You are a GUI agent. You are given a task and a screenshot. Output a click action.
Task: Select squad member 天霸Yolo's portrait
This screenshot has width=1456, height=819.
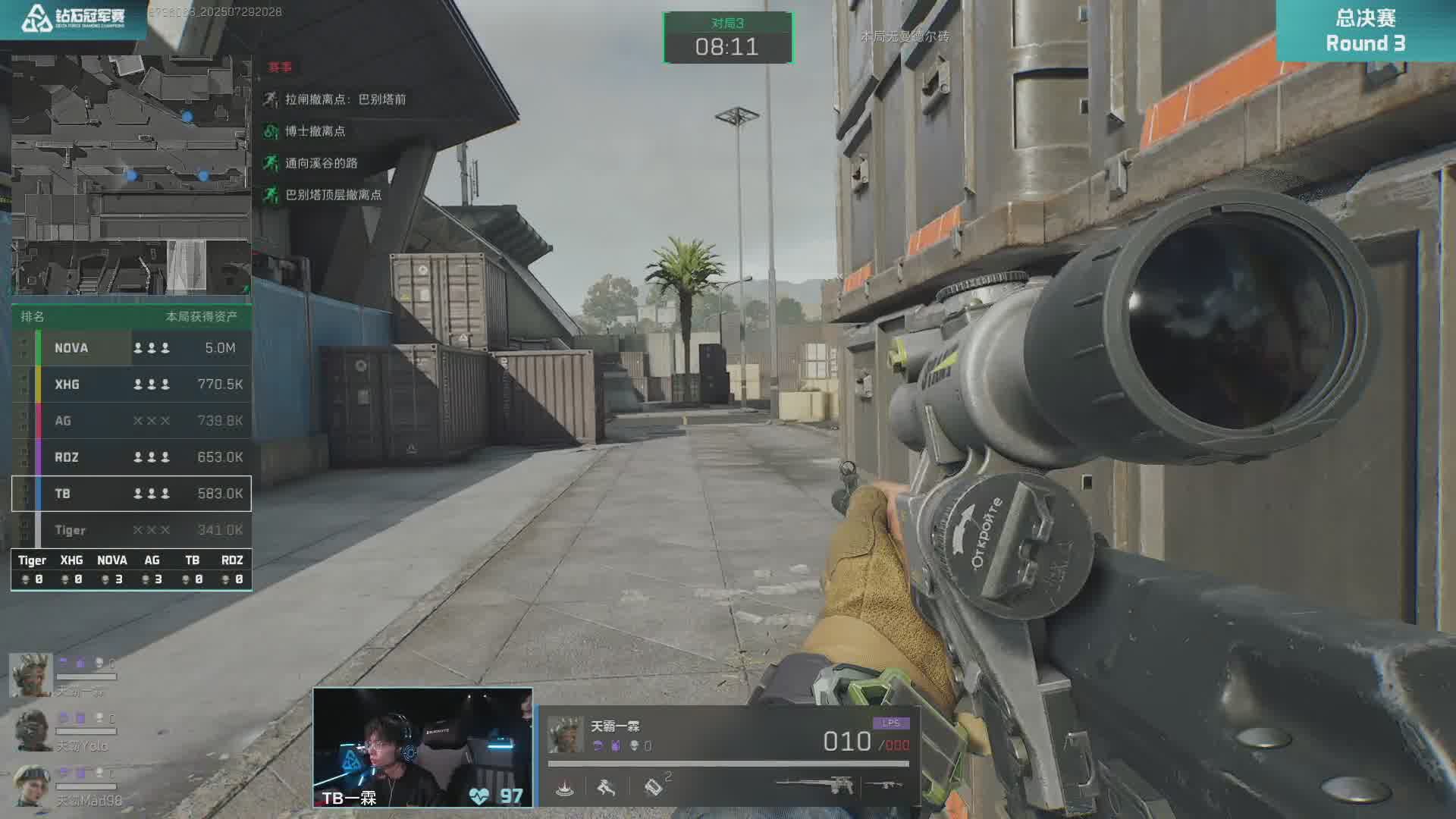click(x=32, y=730)
